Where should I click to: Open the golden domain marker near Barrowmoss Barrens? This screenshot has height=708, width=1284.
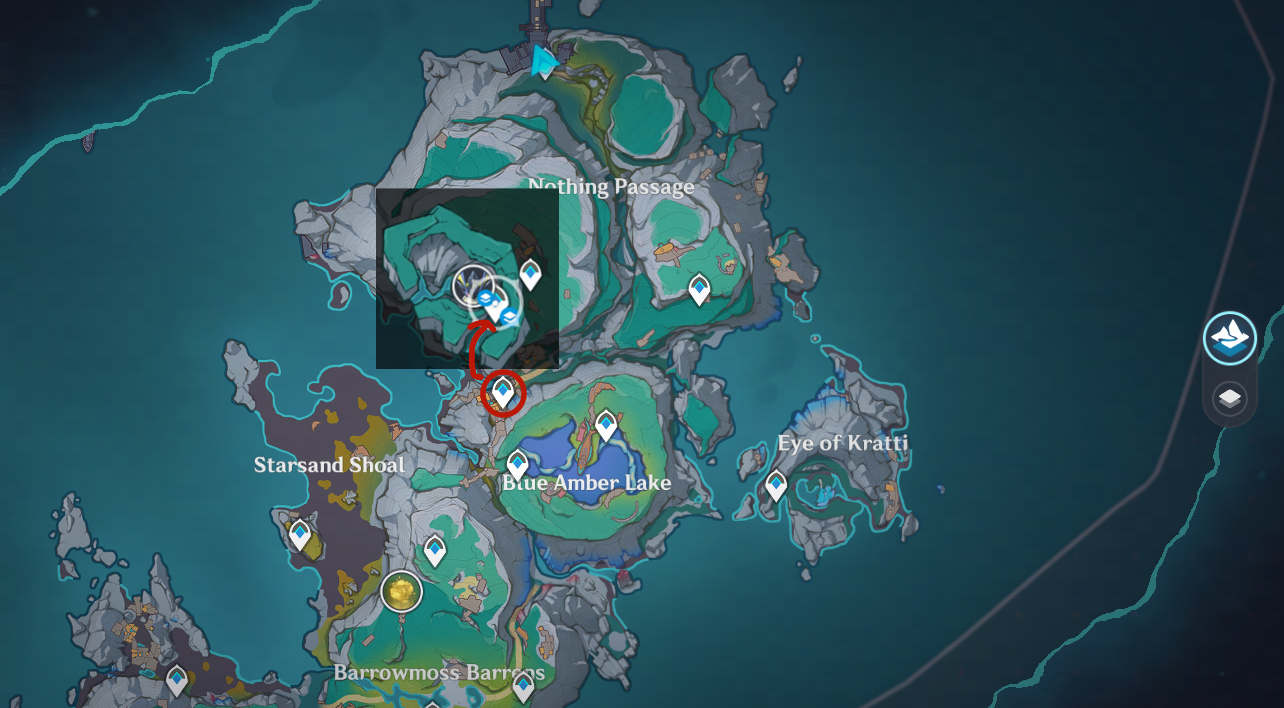pyautogui.click(x=401, y=592)
